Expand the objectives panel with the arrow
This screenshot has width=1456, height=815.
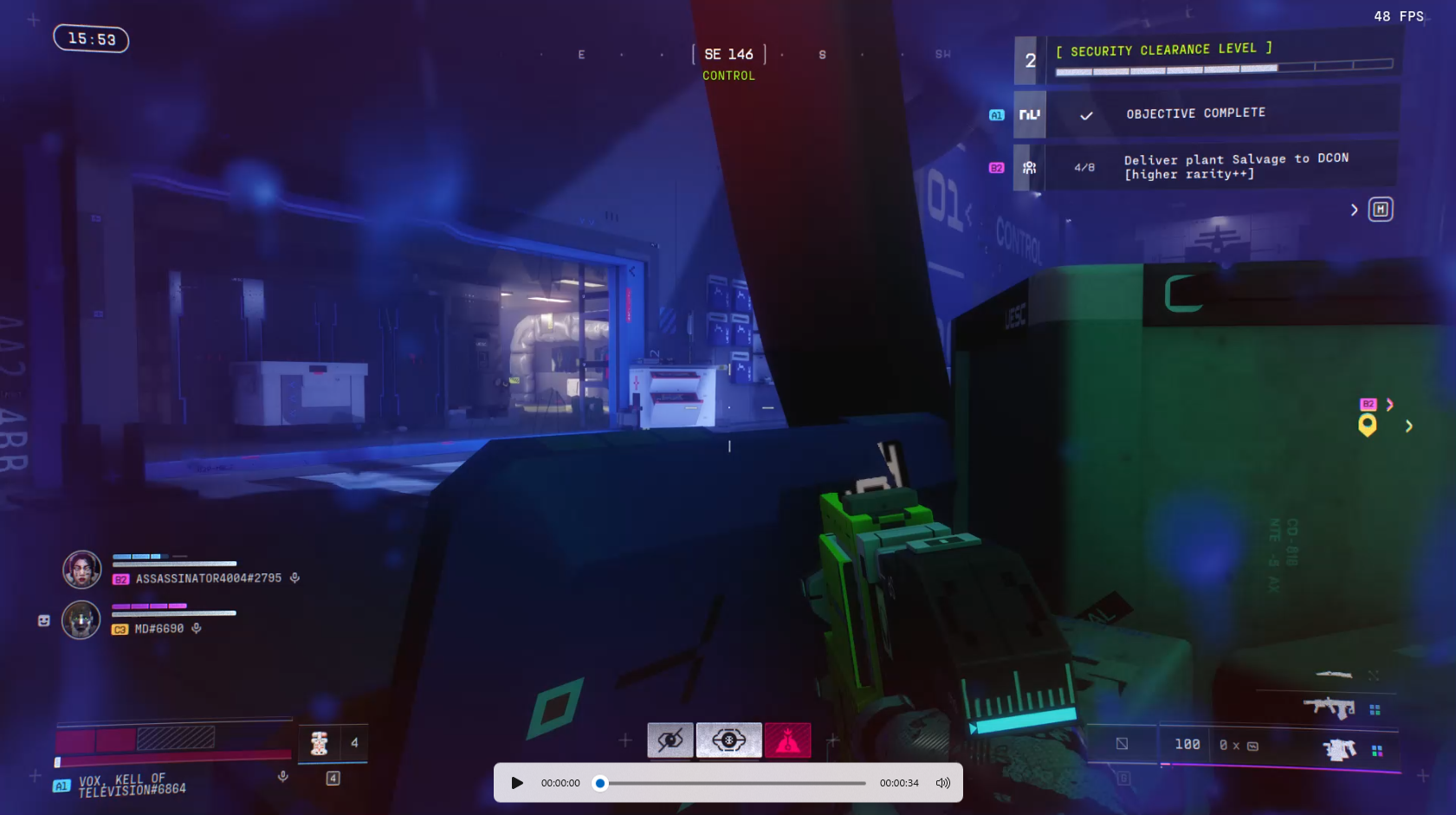tap(1354, 210)
